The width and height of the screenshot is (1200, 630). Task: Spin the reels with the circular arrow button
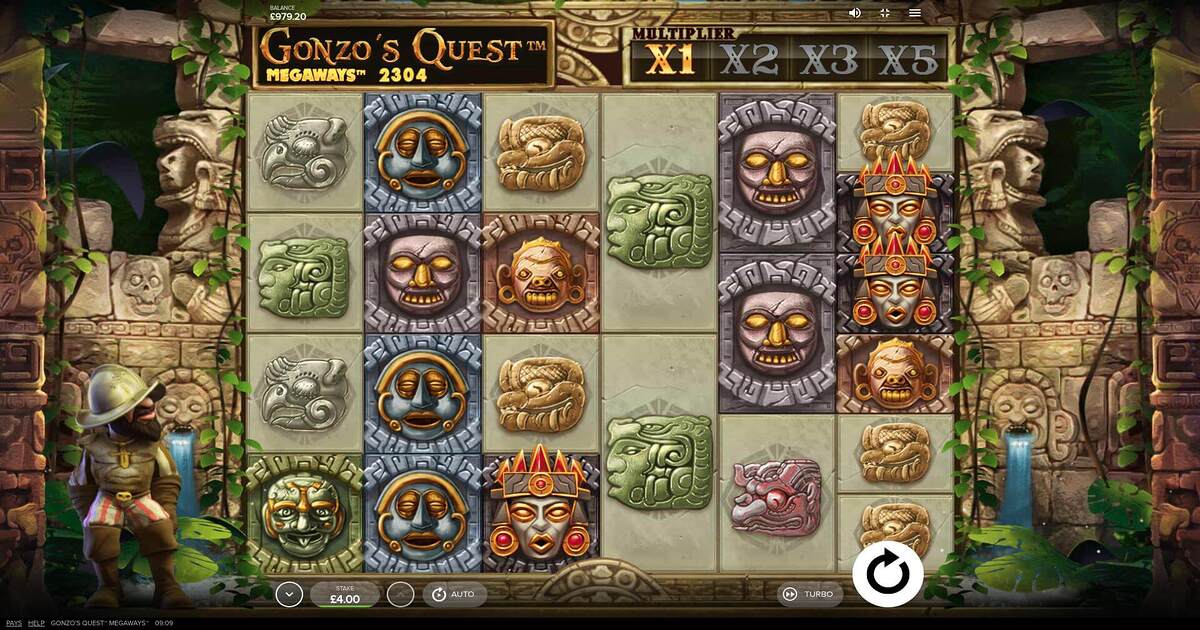point(887,574)
